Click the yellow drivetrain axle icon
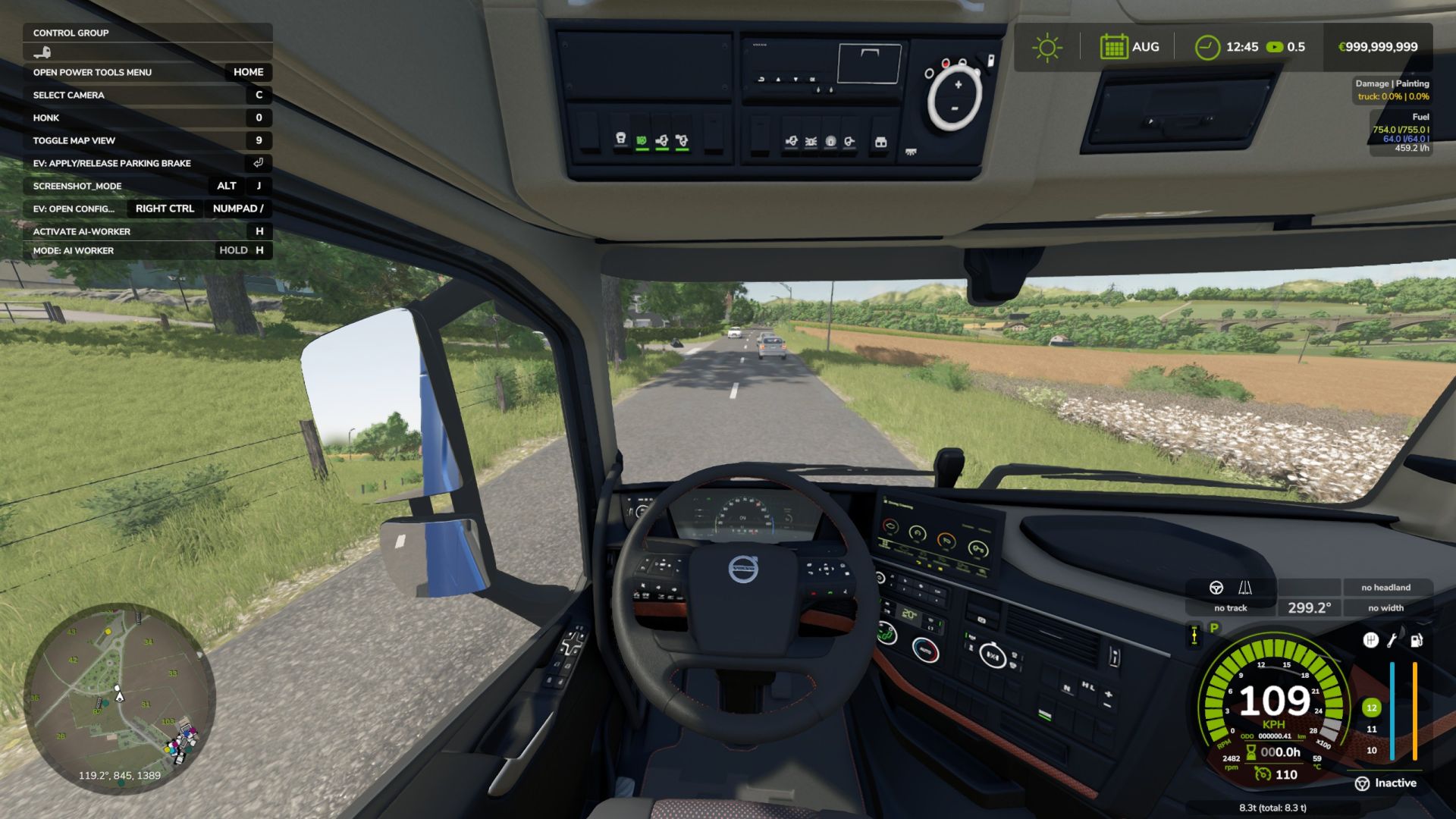 [1194, 635]
